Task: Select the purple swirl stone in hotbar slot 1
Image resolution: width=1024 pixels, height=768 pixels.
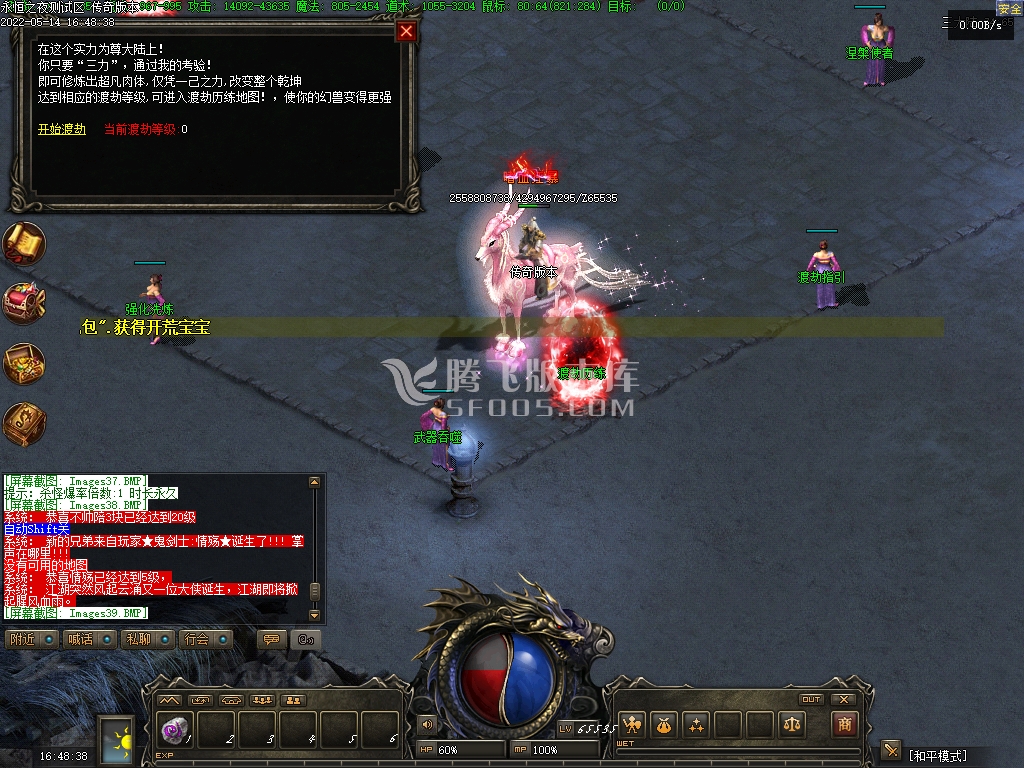Action: [173, 730]
